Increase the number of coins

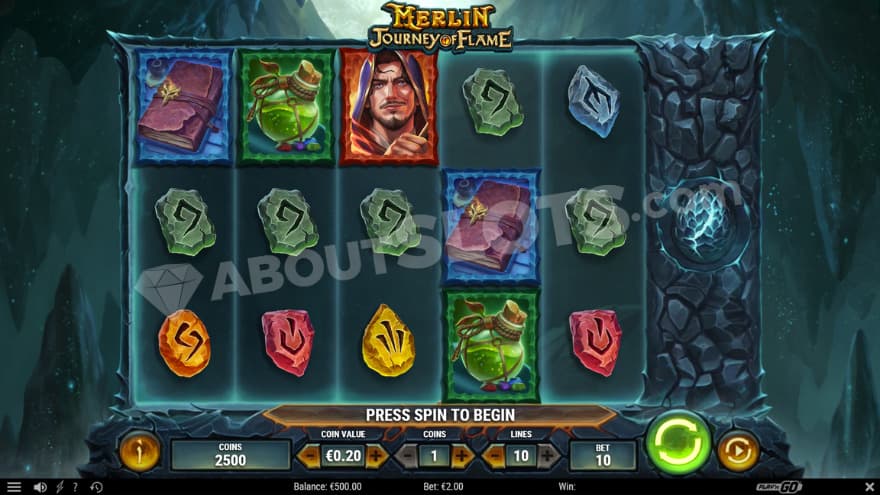[462, 456]
